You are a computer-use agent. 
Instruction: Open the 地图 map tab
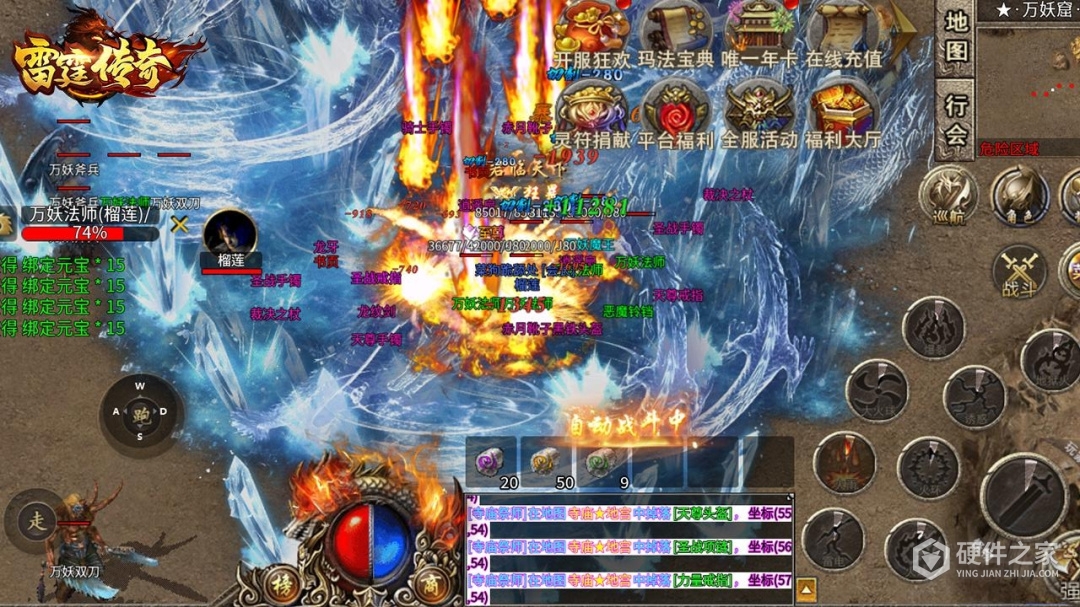[956, 36]
